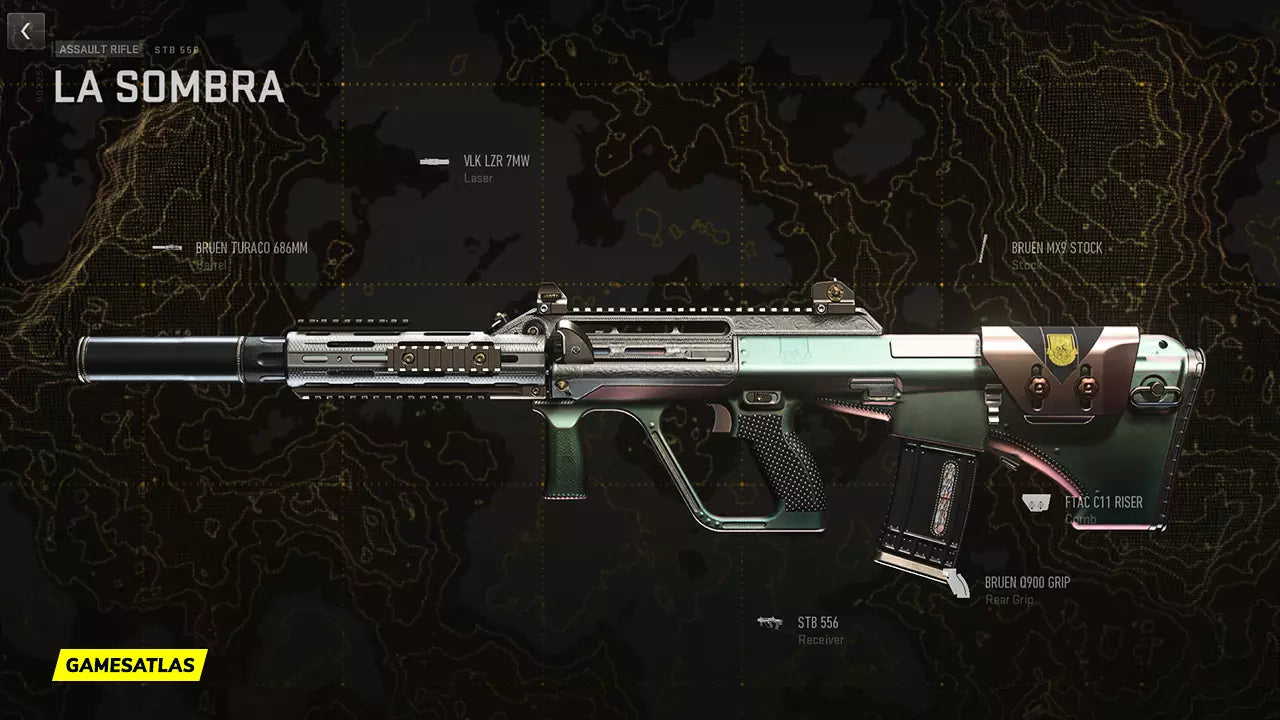
Task: Click the GamesAtlas watermark logo
Action: point(130,664)
